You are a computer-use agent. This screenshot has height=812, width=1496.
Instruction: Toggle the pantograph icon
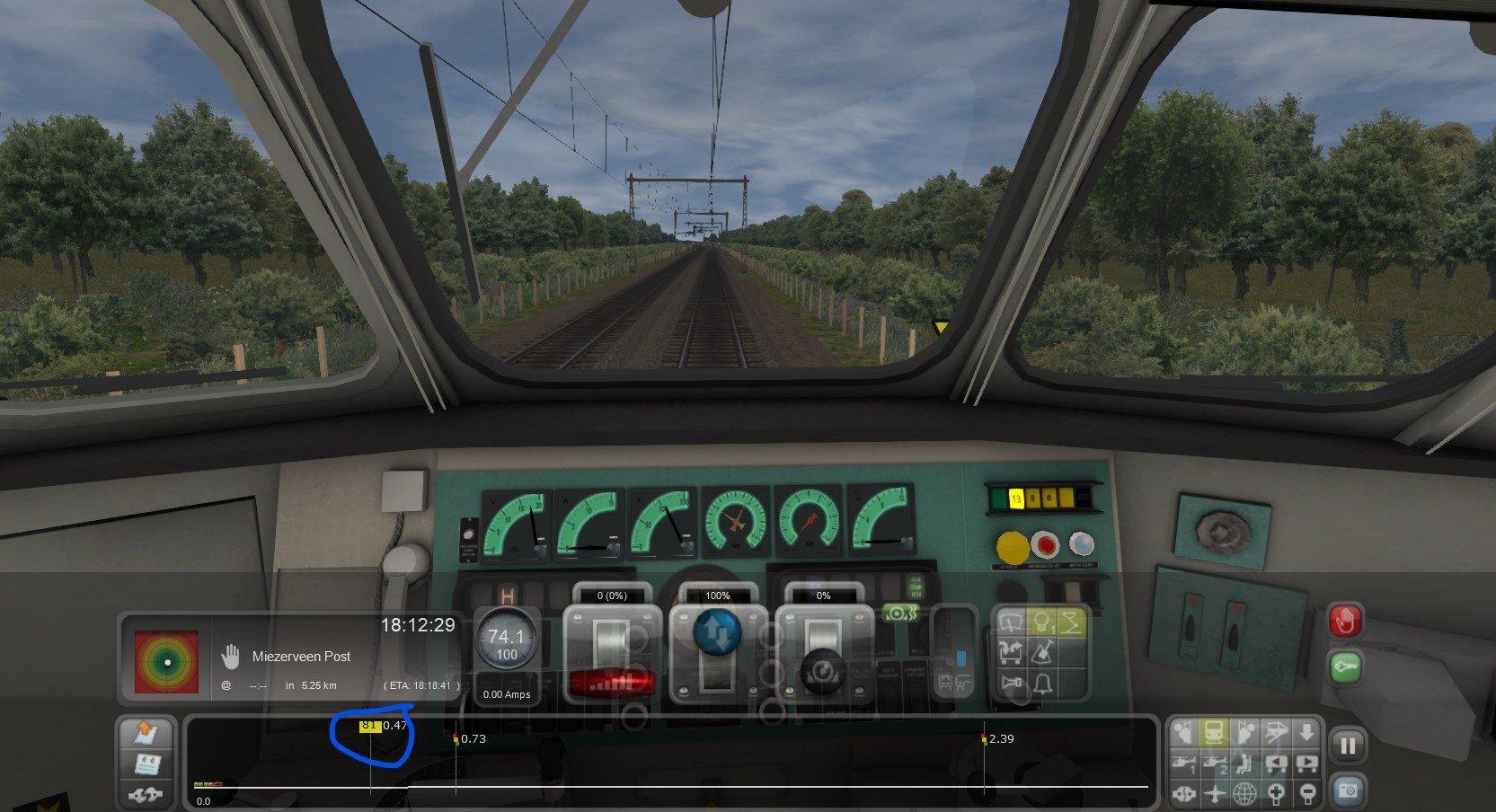click(x=1072, y=622)
